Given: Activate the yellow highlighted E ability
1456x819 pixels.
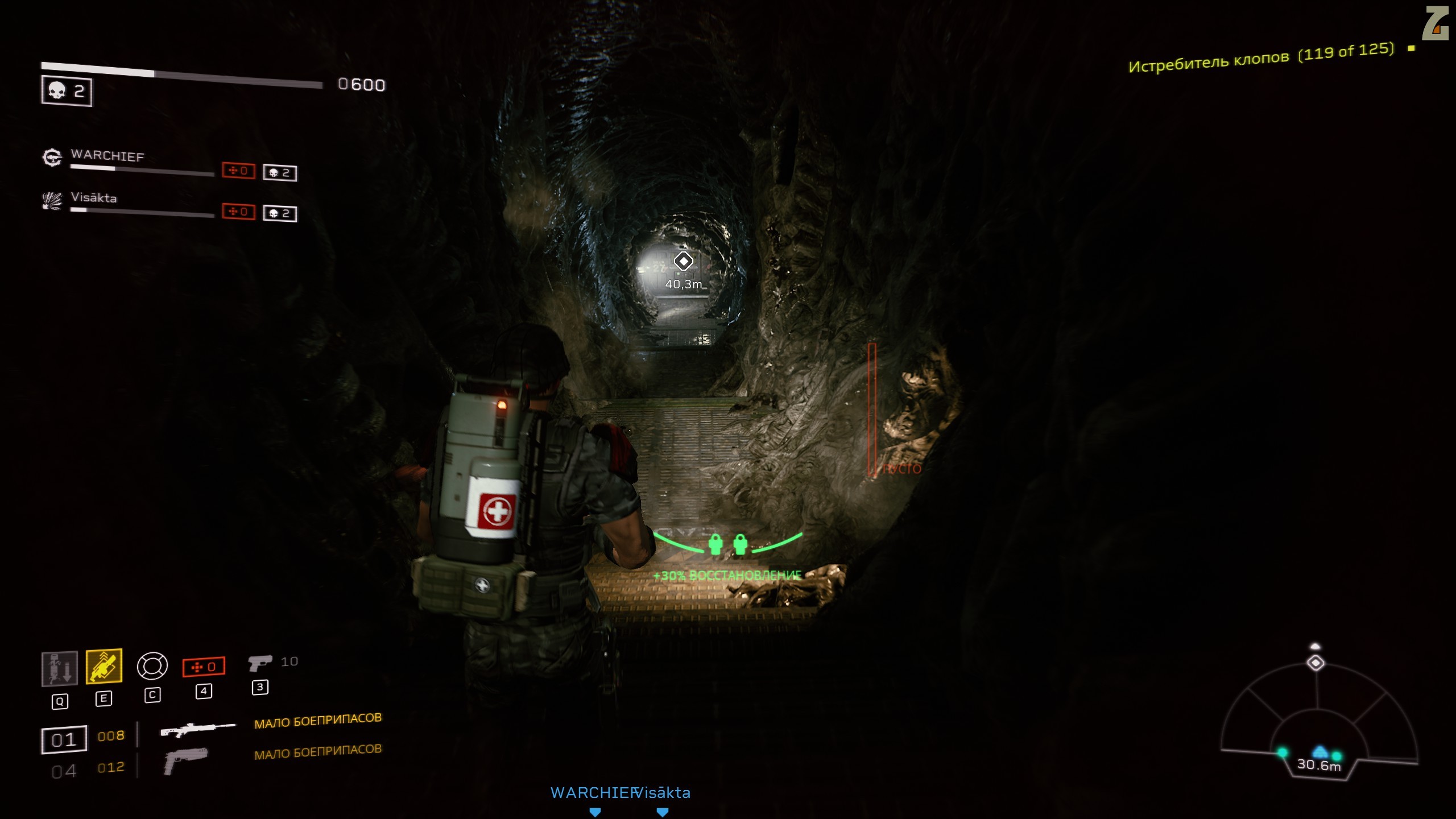Looking at the screenshot, I should 104,666.
